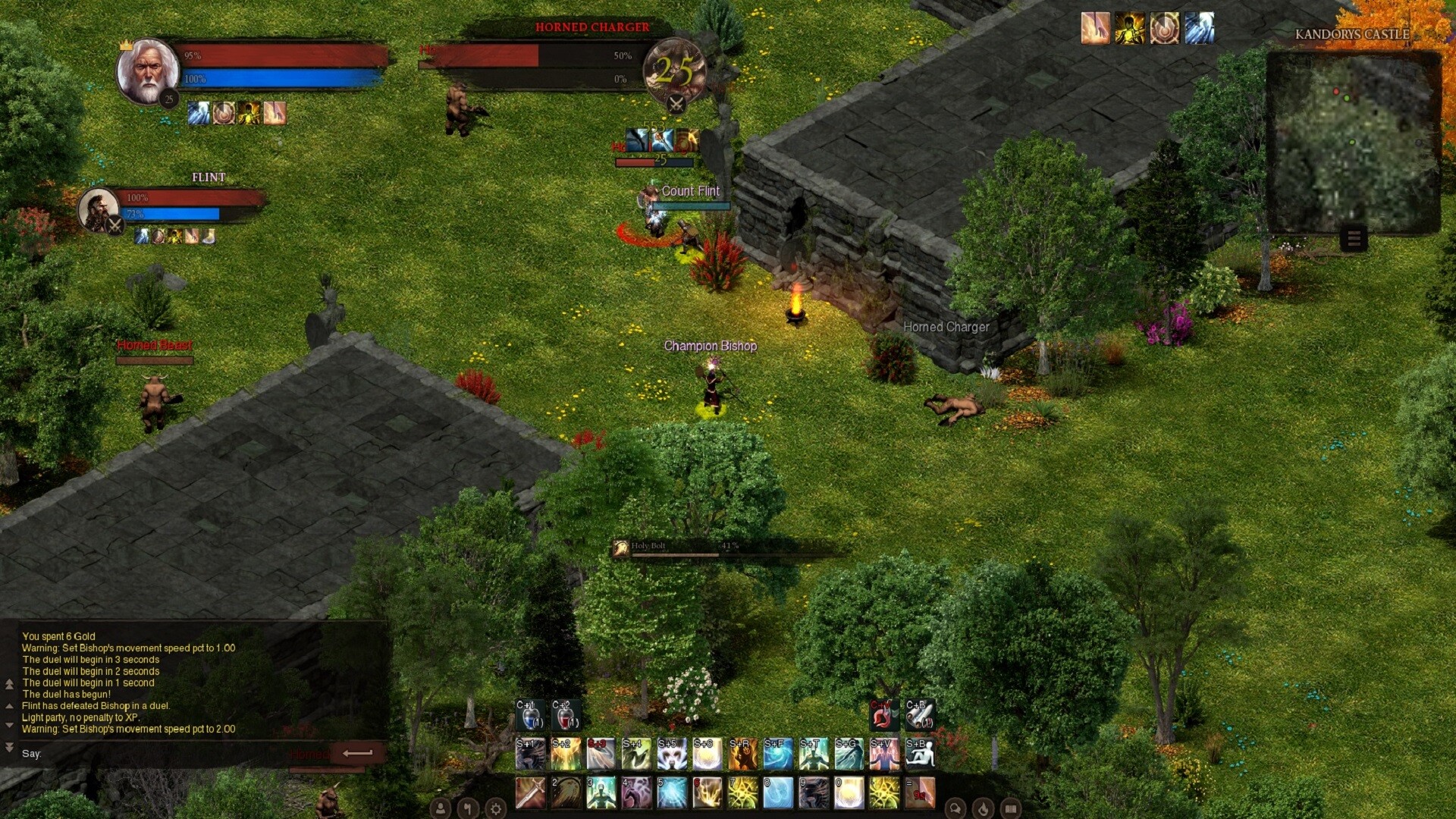Open the minimap hamburger menu
This screenshot has height=819, width=1456.
tap(1356, 239)
